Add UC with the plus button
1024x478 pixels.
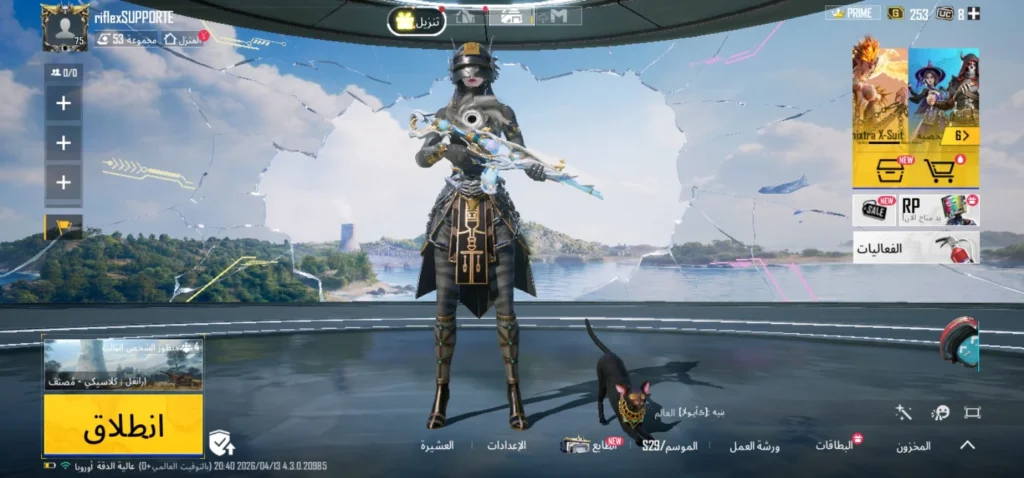click(975, 13)
